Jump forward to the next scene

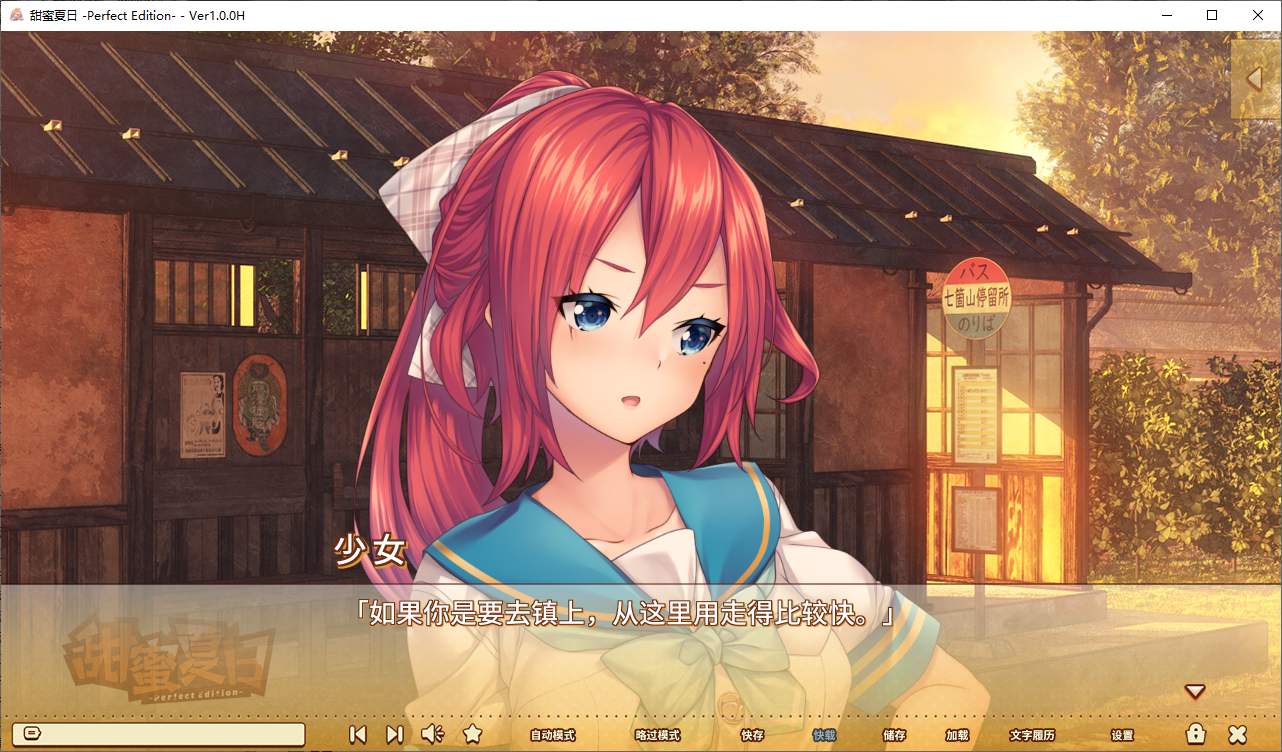click(394, 734)
